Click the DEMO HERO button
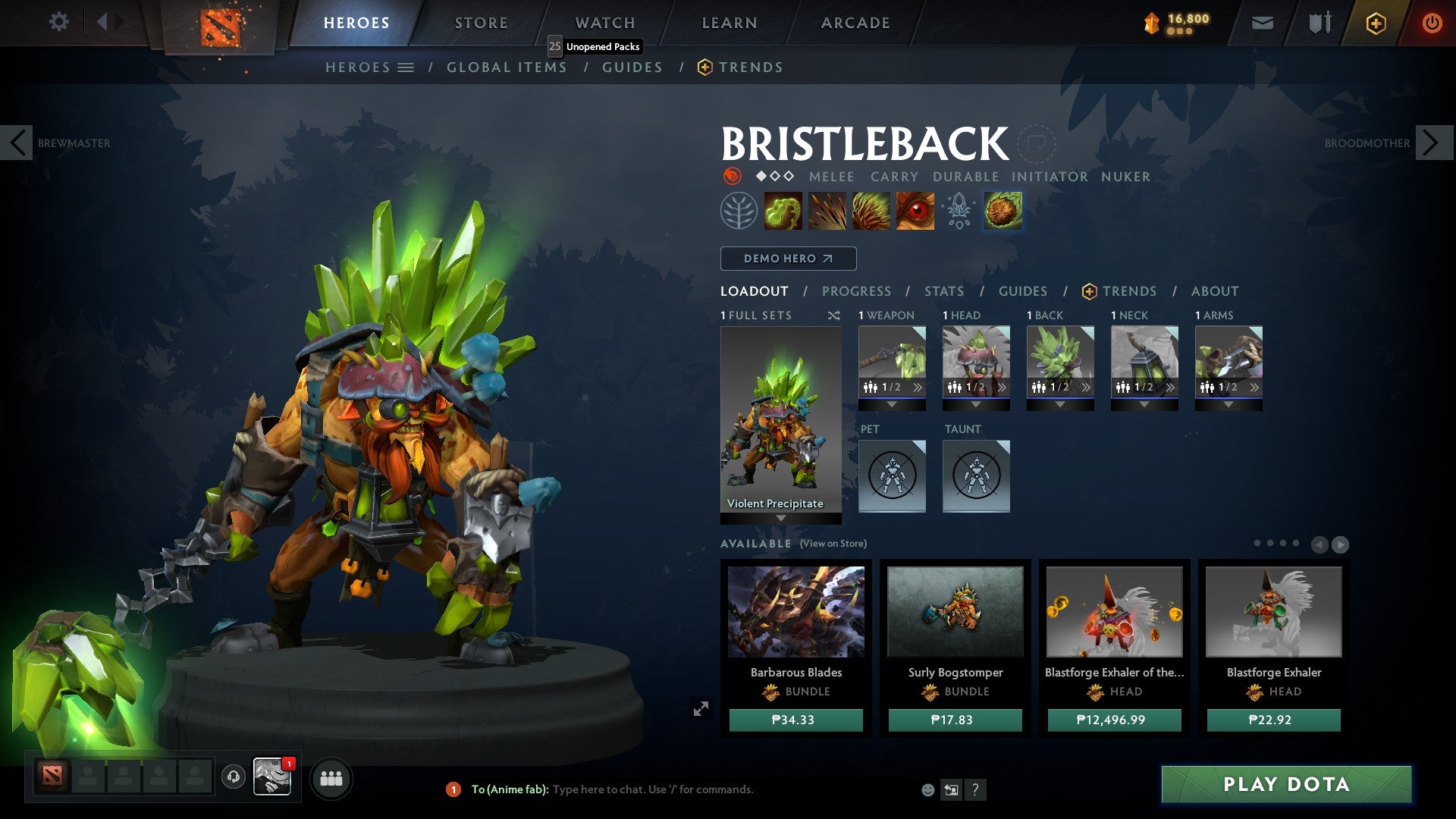 [787, 258]
